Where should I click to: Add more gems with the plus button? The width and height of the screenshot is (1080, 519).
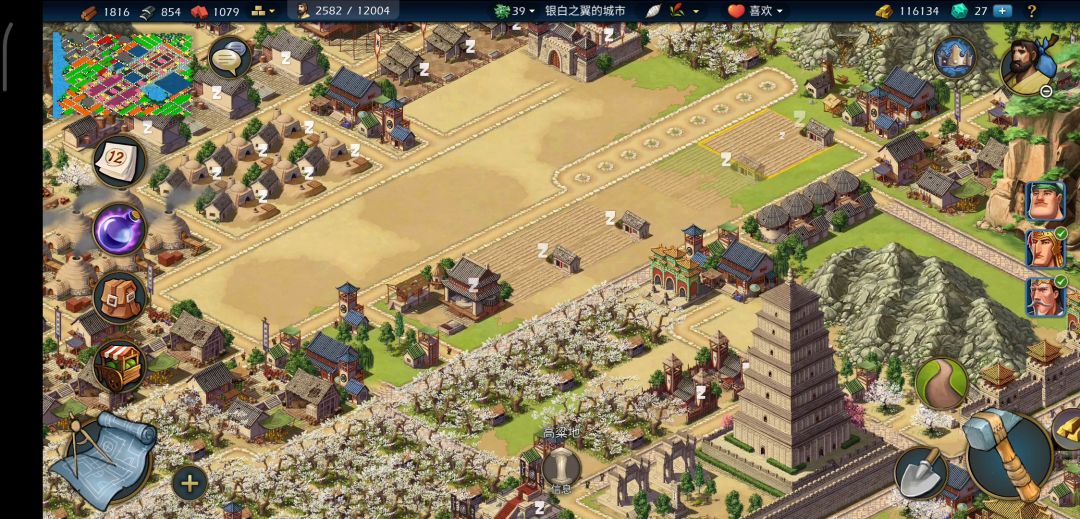(1002, 11)
